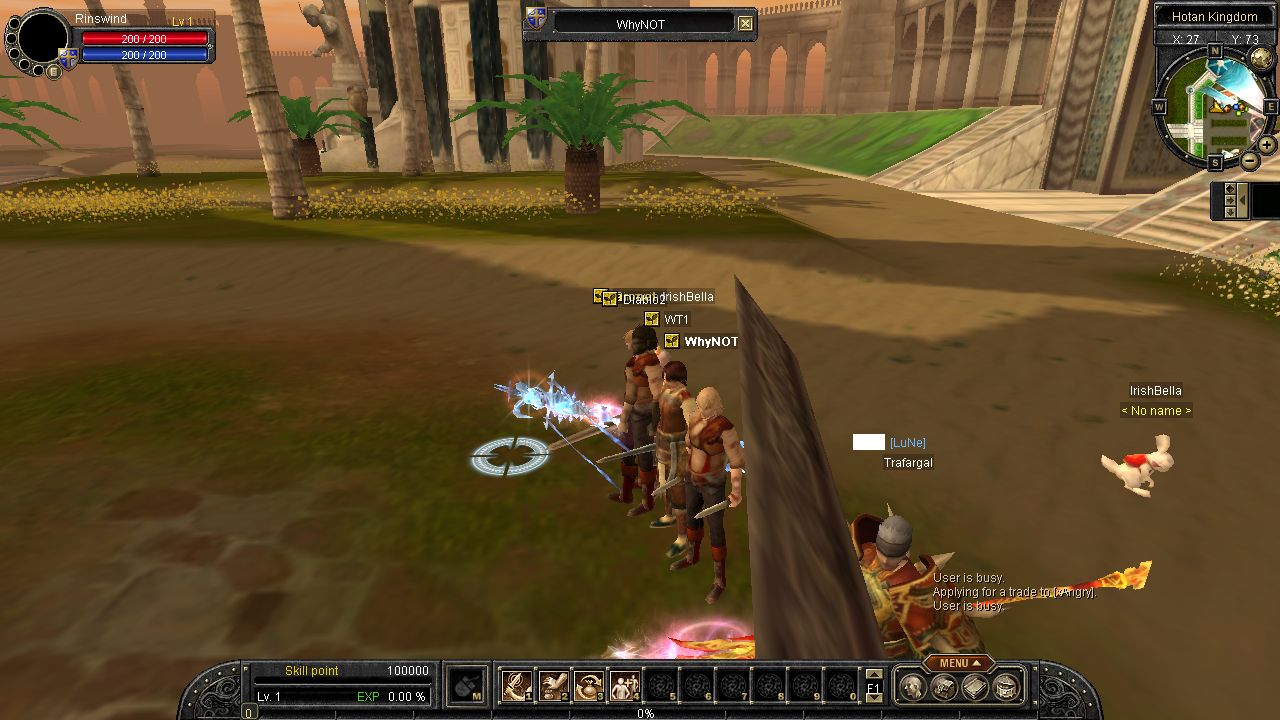Open the skill book icon

tap(975, 687)
